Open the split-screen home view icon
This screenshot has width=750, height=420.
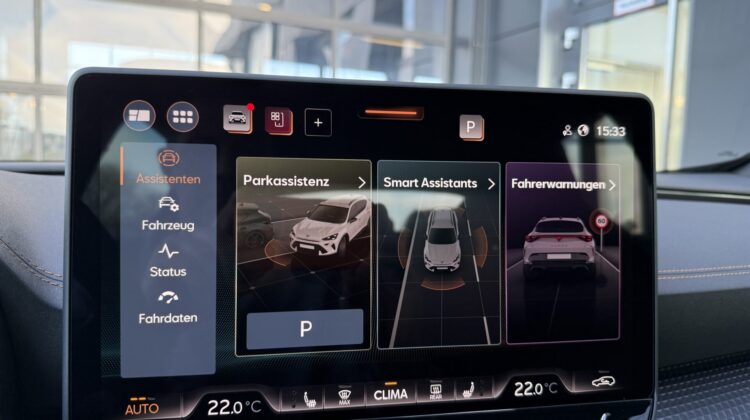(139, 116)
